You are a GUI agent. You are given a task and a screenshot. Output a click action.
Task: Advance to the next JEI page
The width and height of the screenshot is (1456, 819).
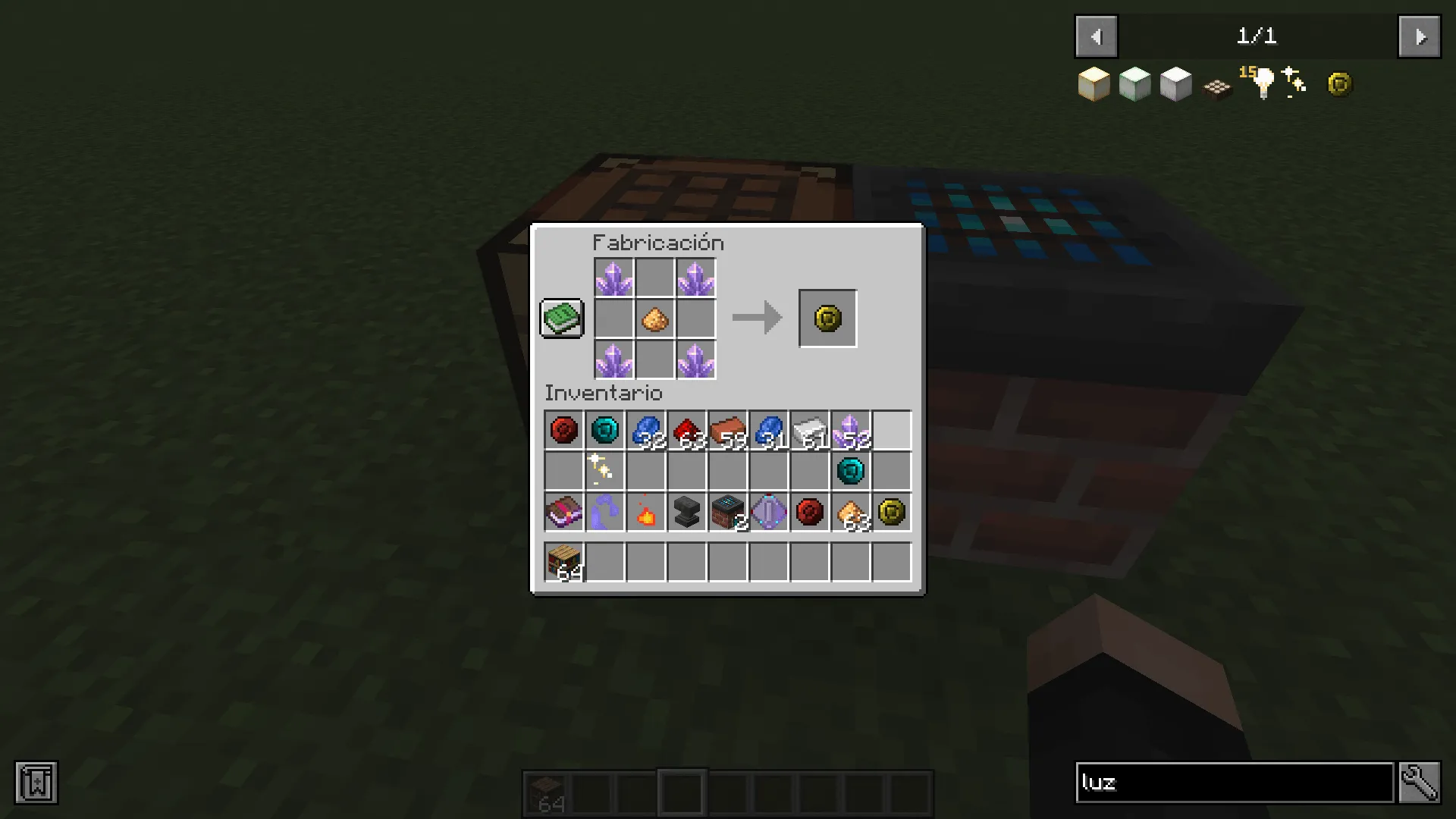click(1420, 36)
